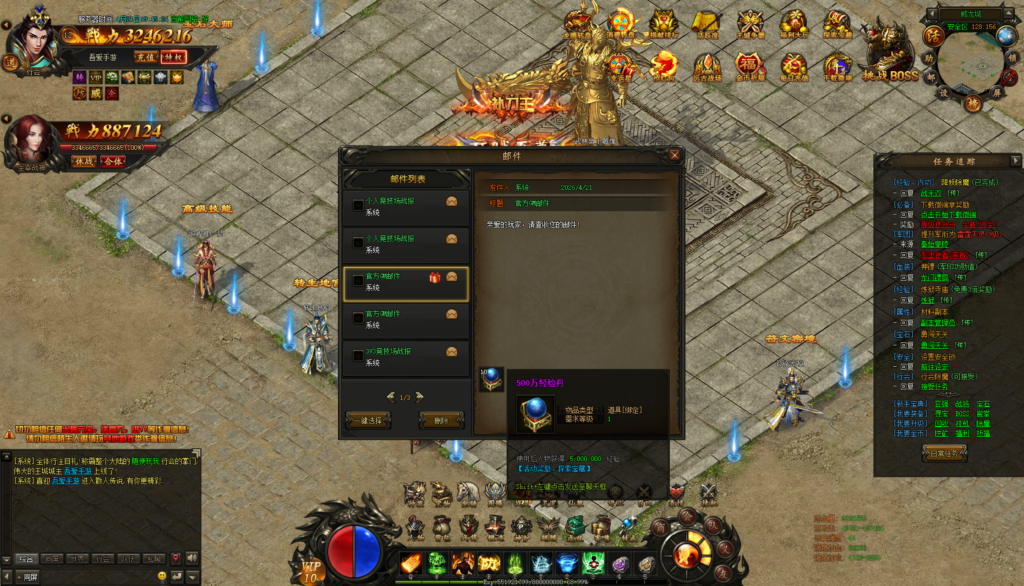Delete selected mail with the 删除 button
This screenshot has height=586, width=1024.
coord(441,420)
